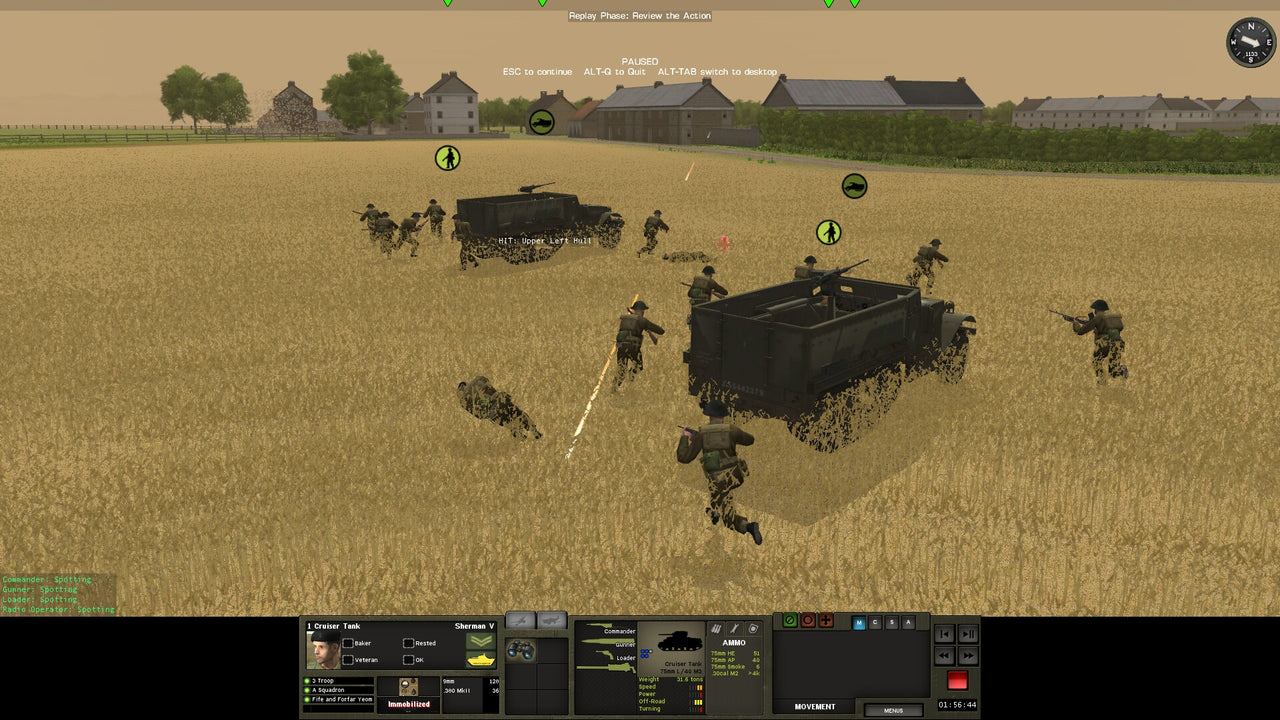This screenshot has height=720, width=1280.
Task: Click the MOVEMENT tab label
Action: [x=814, y=706]
